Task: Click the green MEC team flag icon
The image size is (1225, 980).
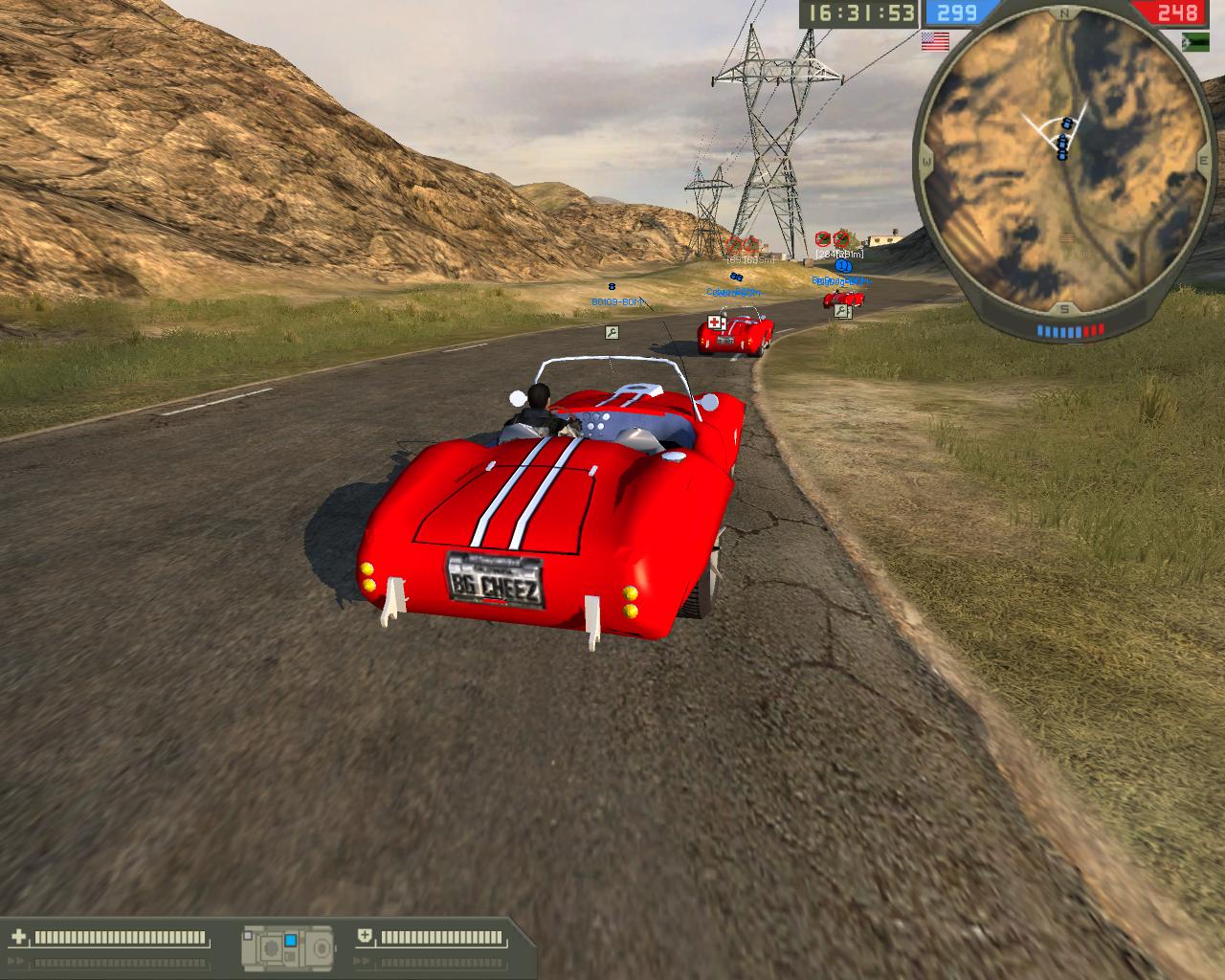Action: [1196, 40]
